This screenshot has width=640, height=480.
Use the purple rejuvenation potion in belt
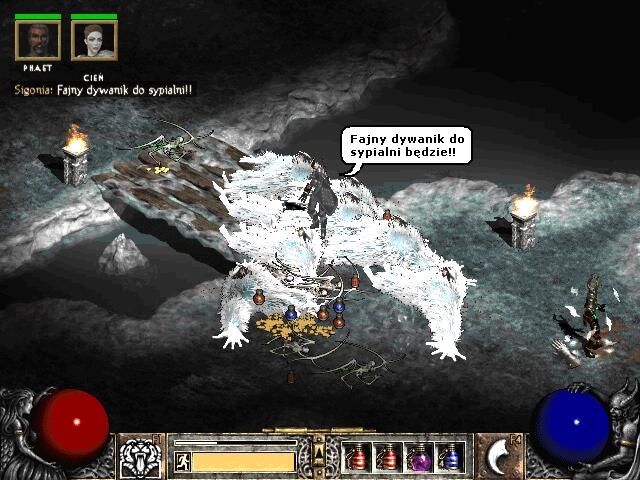pos(418,457)
